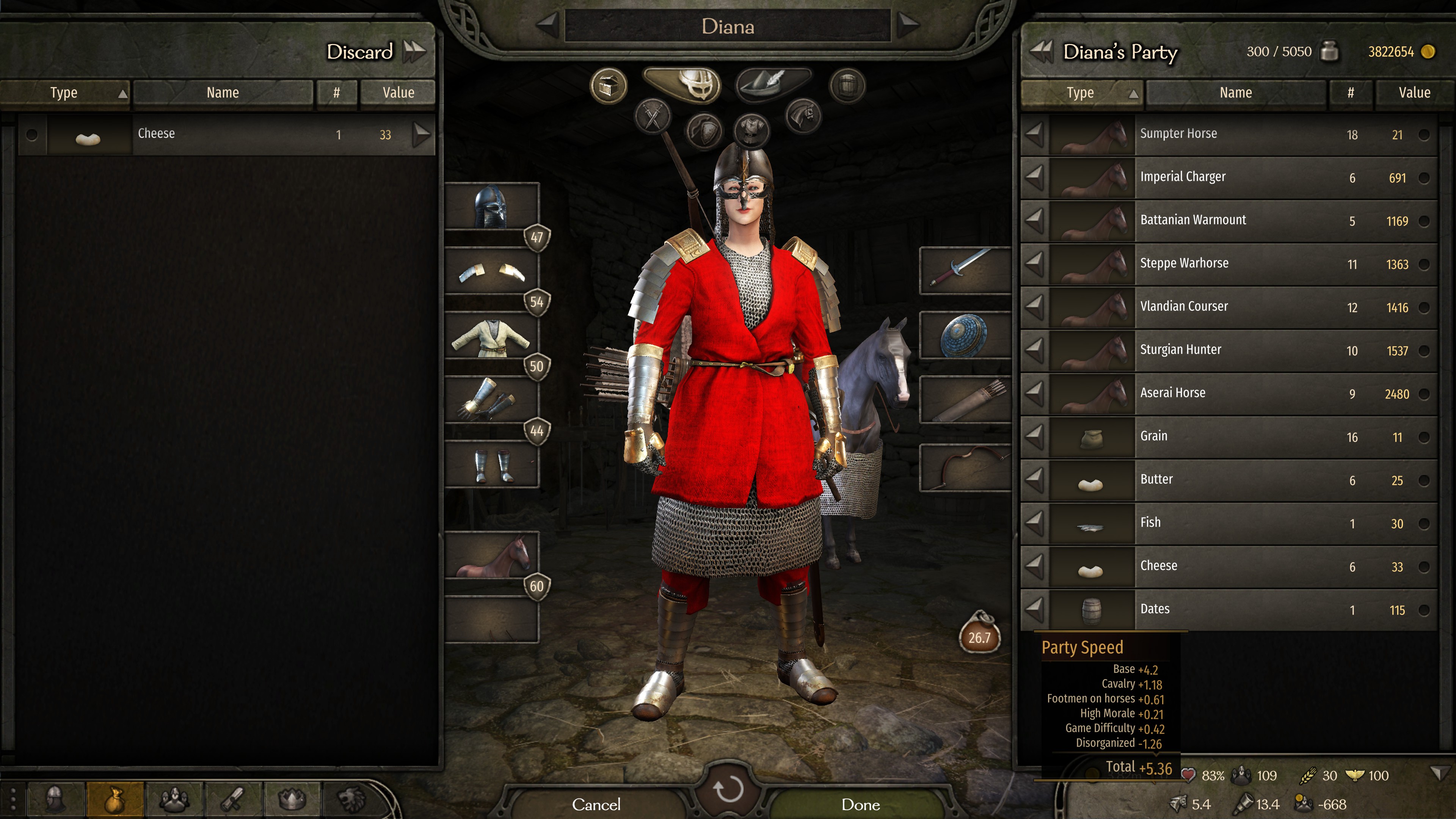1456x819 pixels.
Task: Reset inventory with the circular arrow button
Action: [x=728, y=789]
